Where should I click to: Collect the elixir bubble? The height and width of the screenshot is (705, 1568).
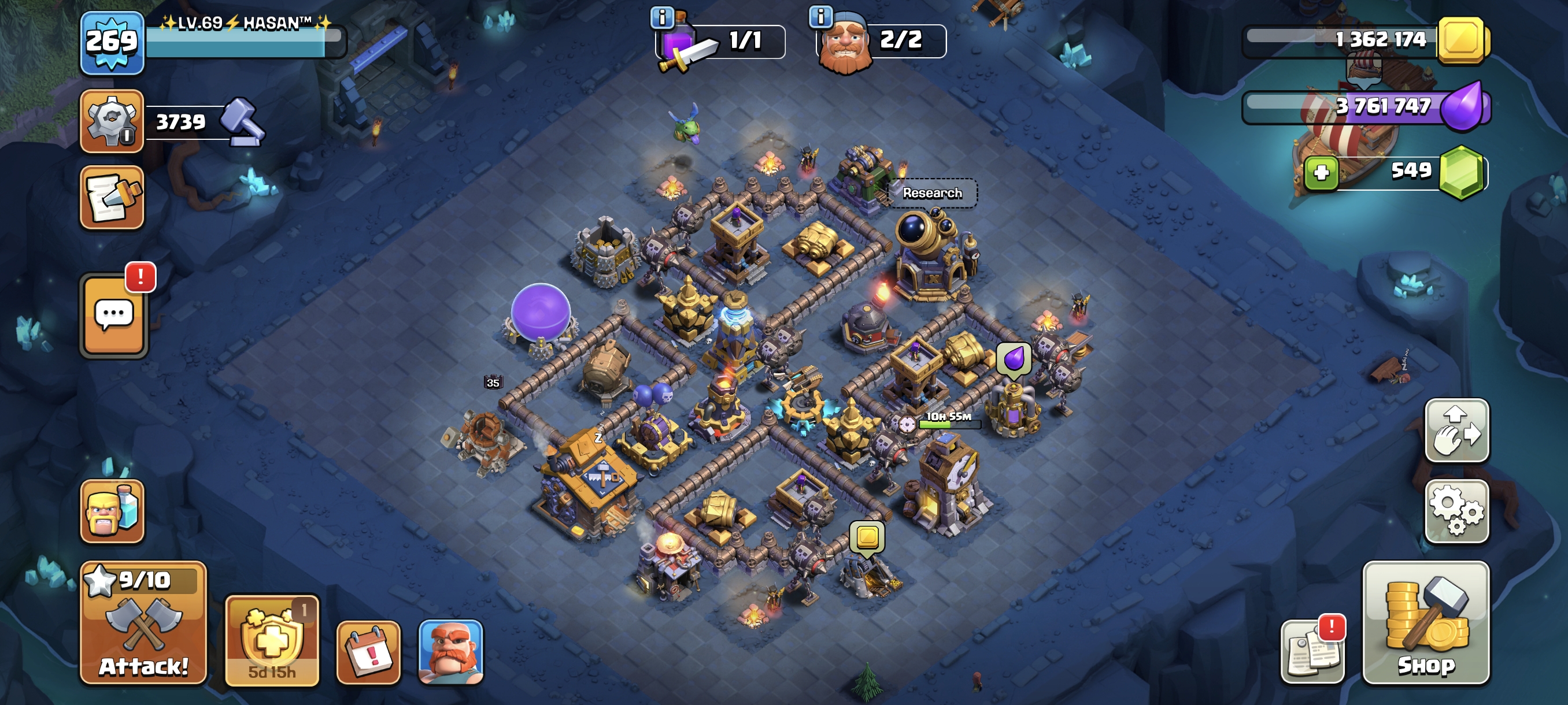point(1014,358)
